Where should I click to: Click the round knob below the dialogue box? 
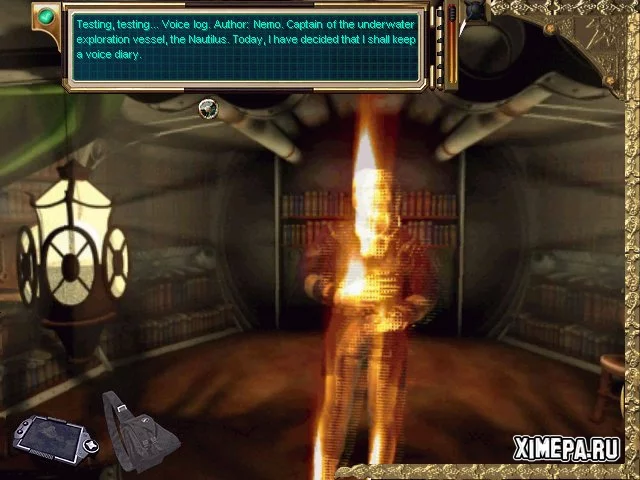pos(209,108)
